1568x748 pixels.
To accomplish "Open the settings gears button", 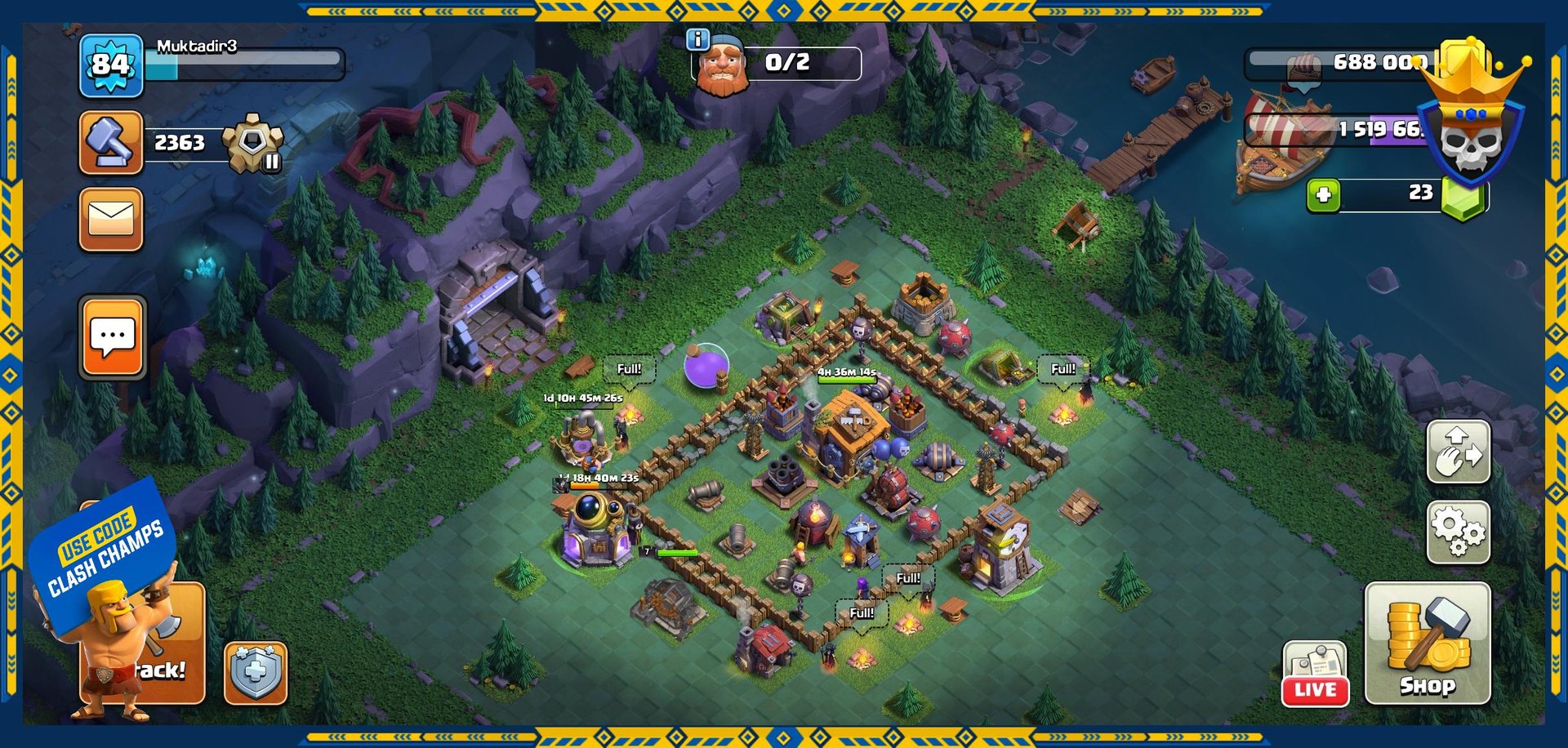I will coord(1458,532).
